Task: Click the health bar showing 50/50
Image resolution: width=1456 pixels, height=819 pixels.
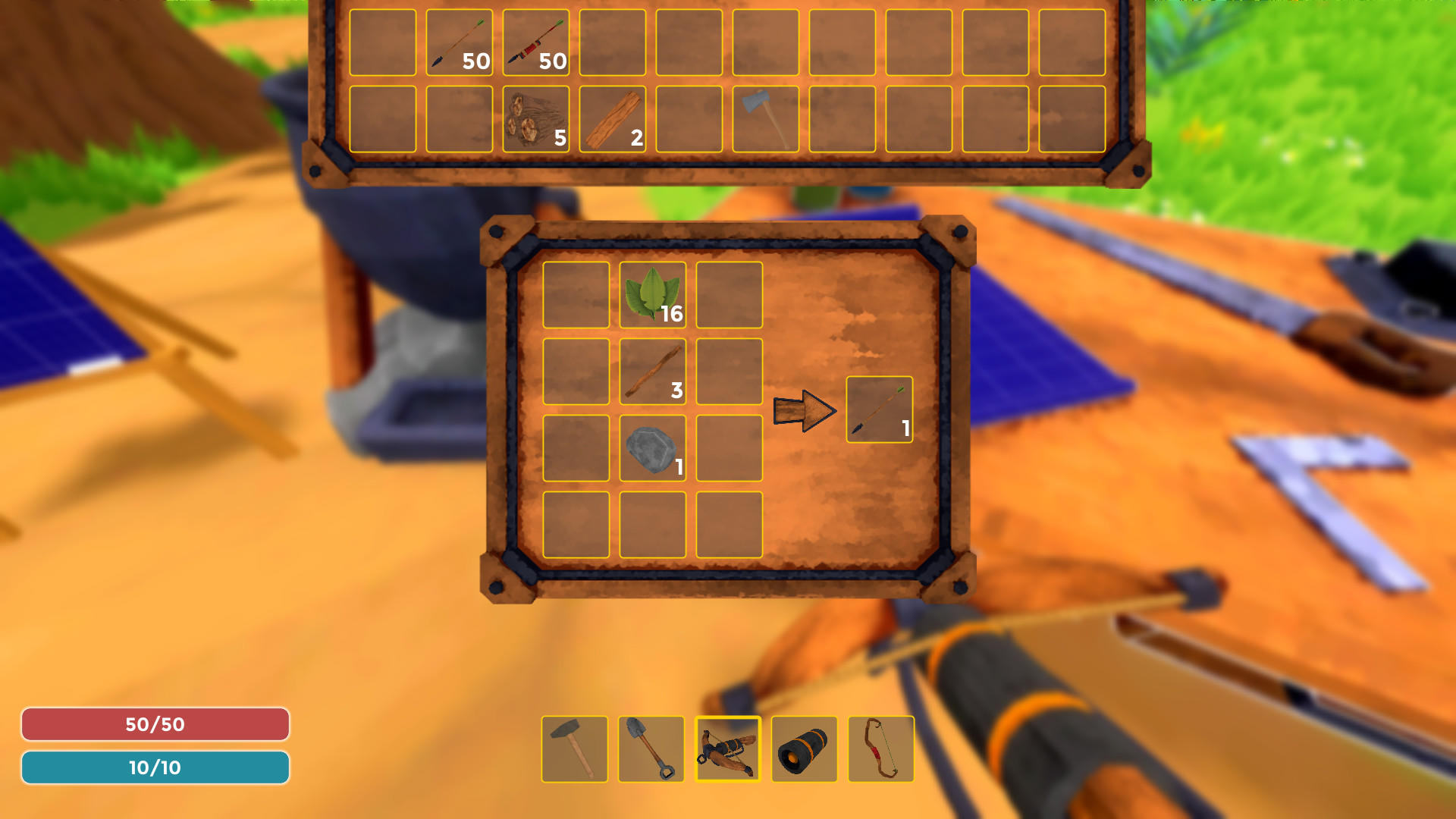Action: pos(155,724)
